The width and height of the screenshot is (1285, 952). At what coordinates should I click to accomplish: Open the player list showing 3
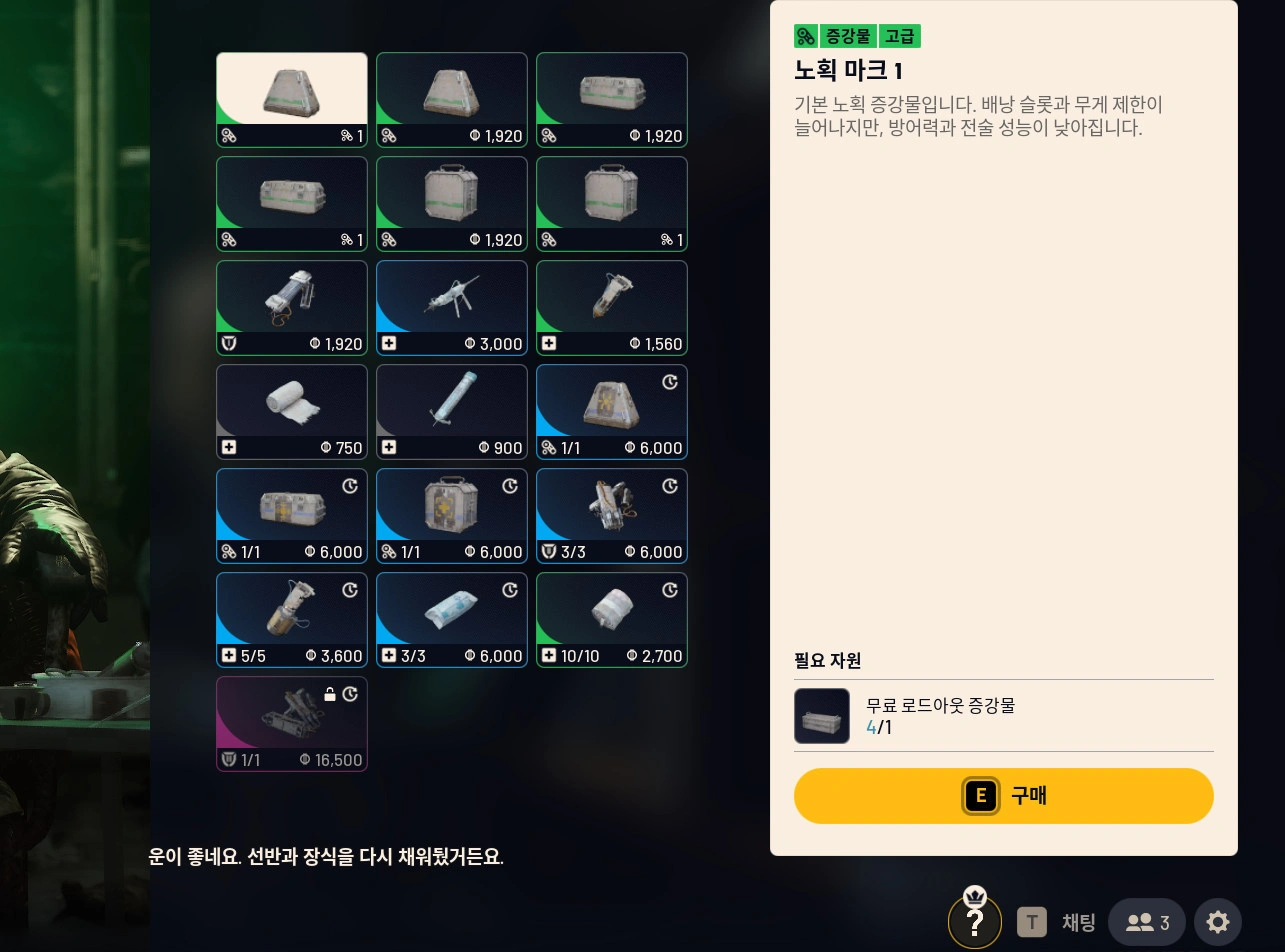point(1146,922)
